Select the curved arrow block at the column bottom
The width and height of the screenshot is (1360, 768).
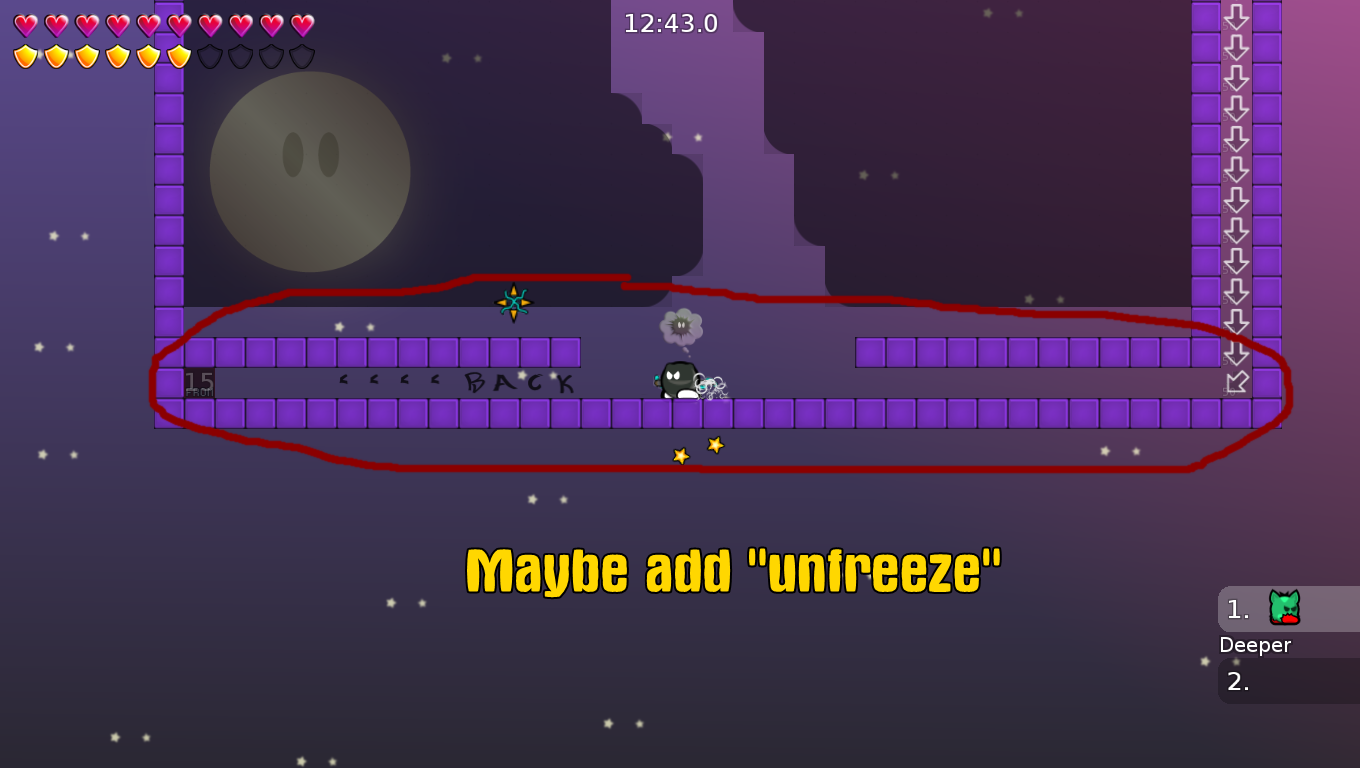(x=1238, y=380)
